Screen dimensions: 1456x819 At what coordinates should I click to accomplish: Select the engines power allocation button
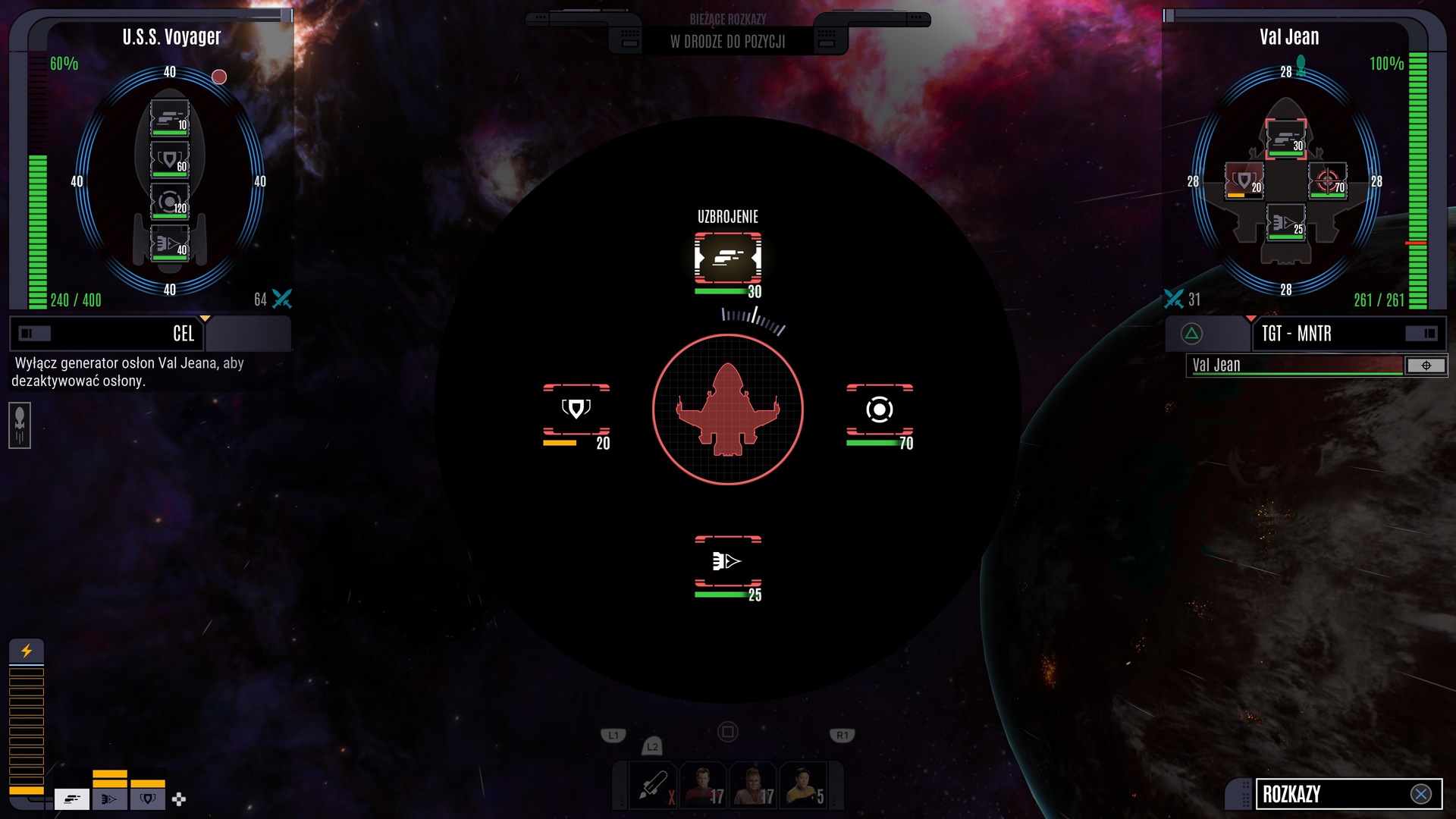pyautogui.click(x=109, y=799)
